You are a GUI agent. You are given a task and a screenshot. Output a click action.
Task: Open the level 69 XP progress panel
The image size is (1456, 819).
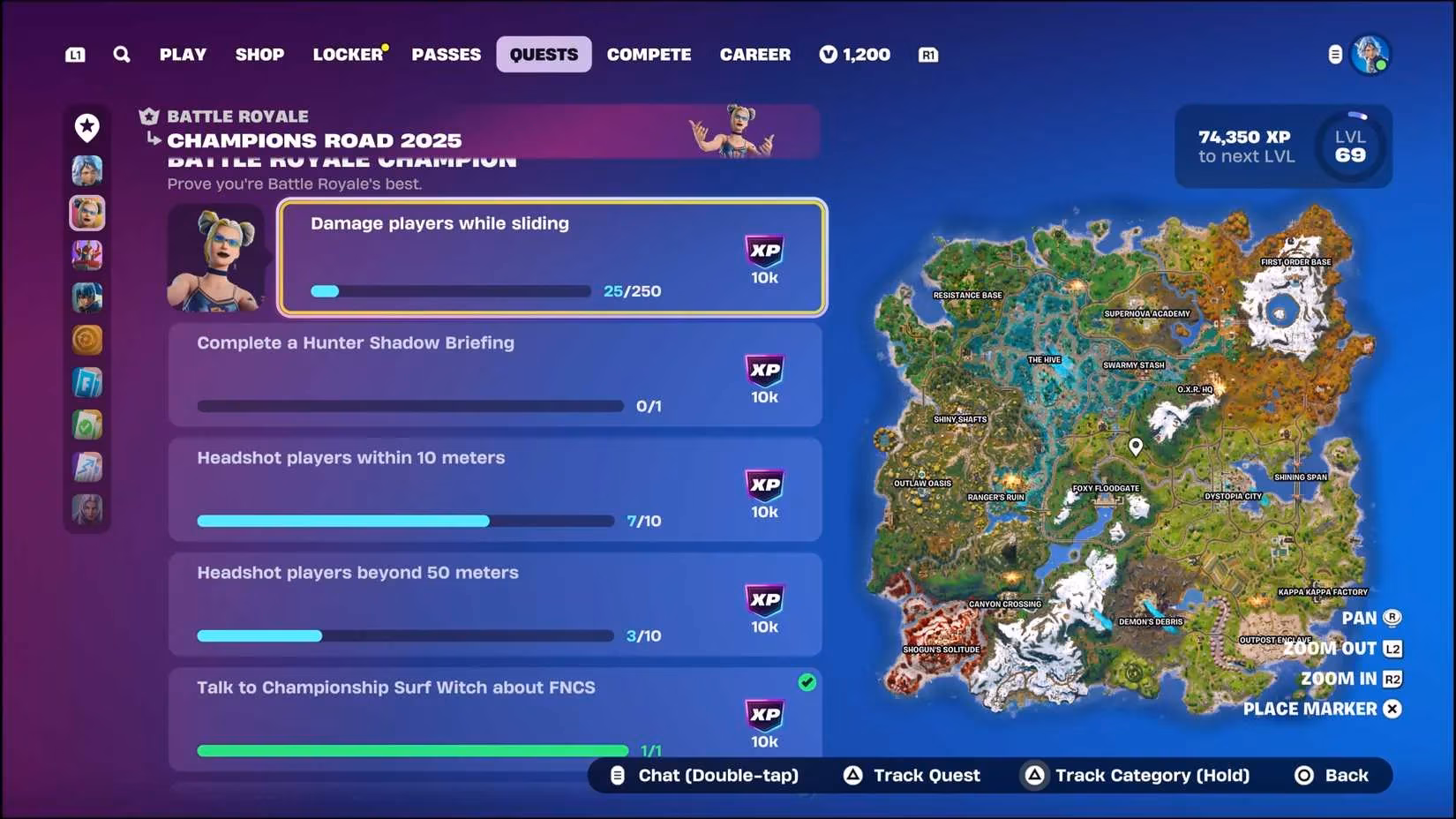click(1283, 147)
